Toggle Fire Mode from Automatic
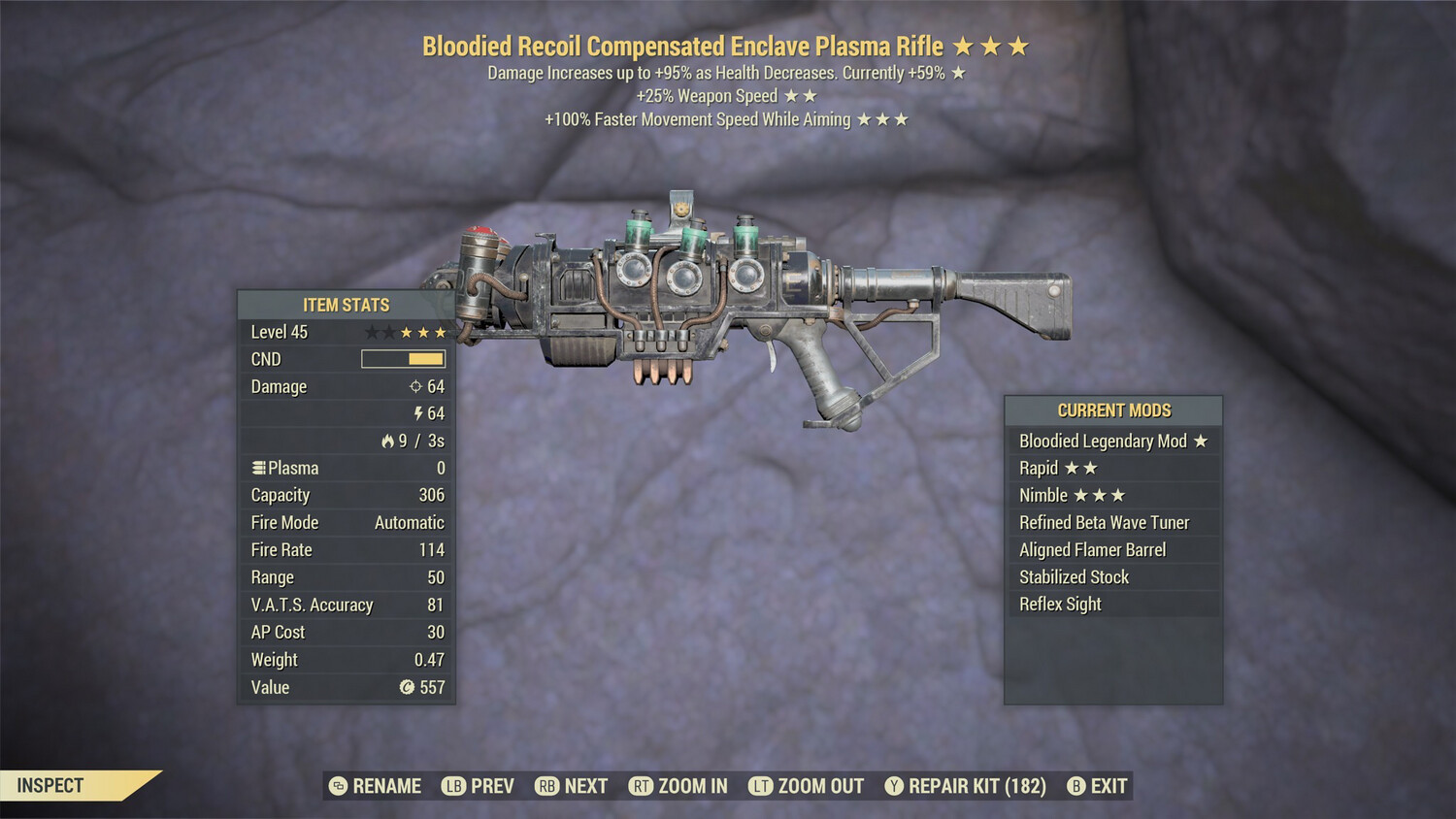 click(x=409, y=522)
